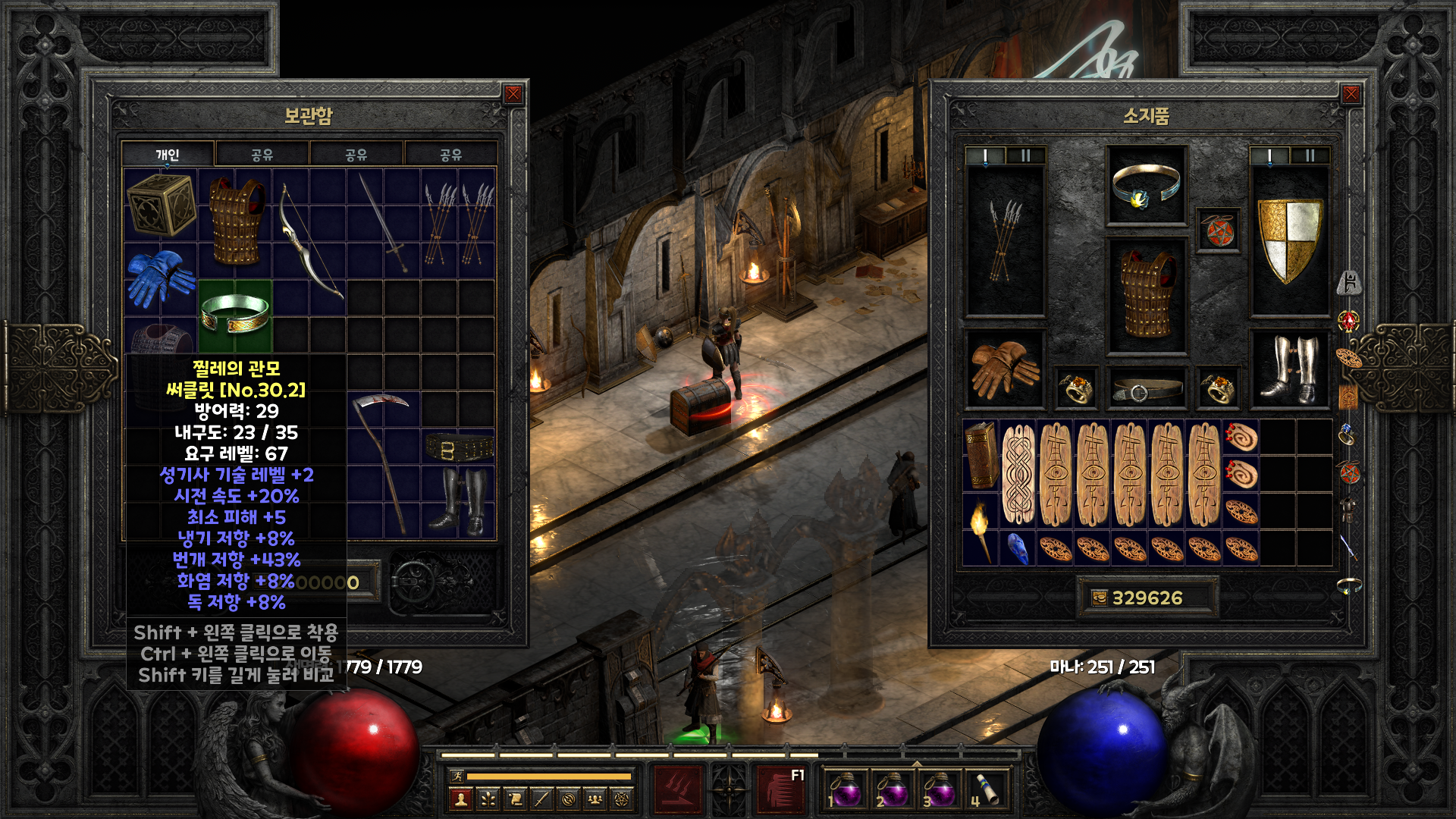Image resolution: width=1456 pixels, height=819 pixels.
Task: Open the skill tree mini panel button
Action: pyautogui.click(x=488, y=799)
